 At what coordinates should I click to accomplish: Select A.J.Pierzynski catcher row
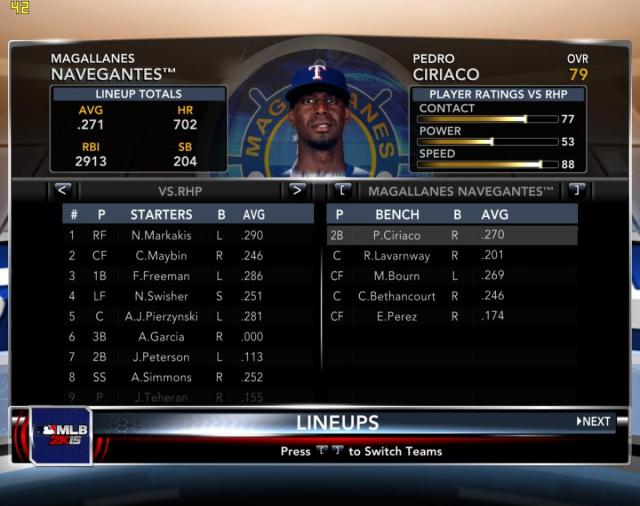[161, 316]
